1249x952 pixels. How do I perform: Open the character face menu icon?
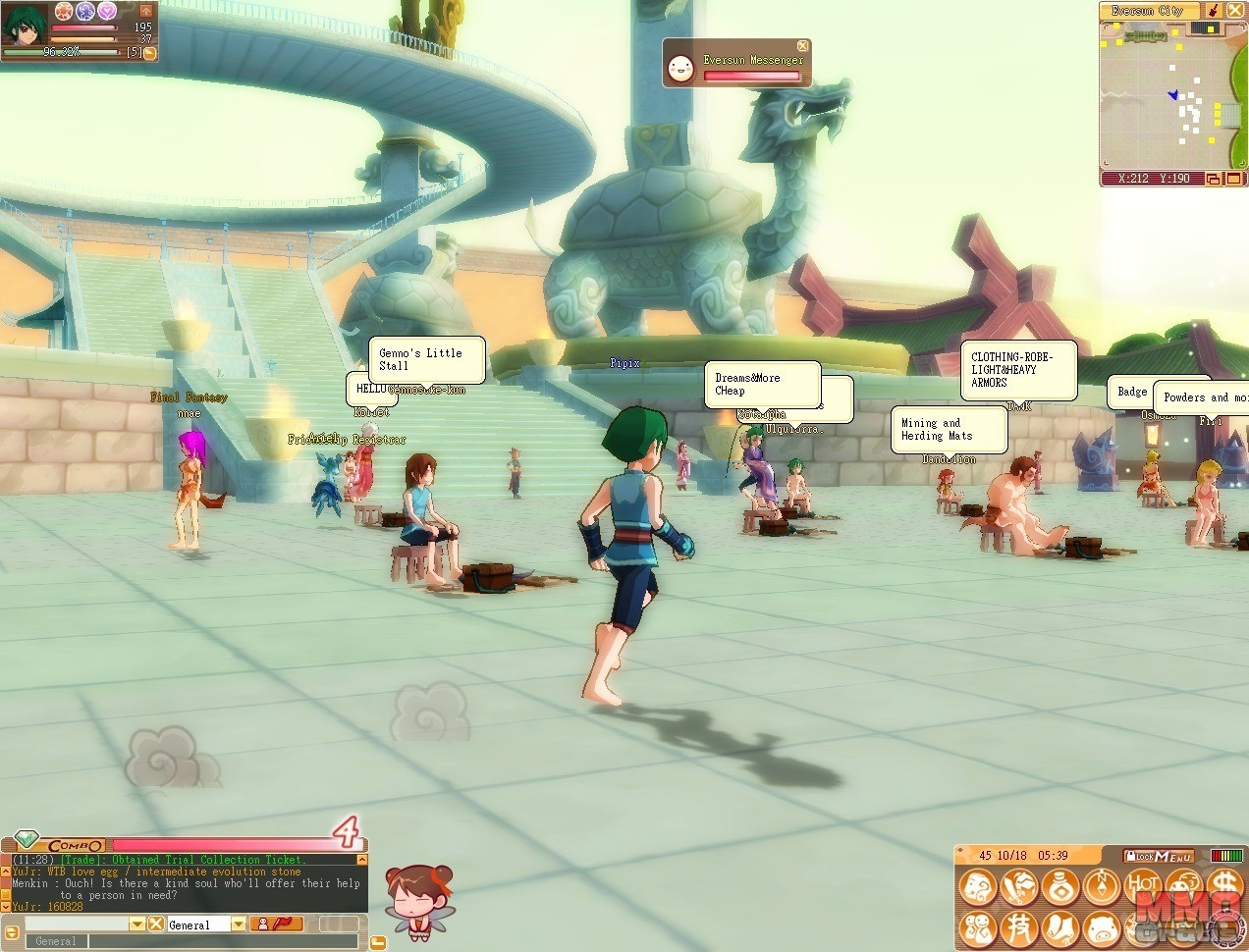(978, 887)
